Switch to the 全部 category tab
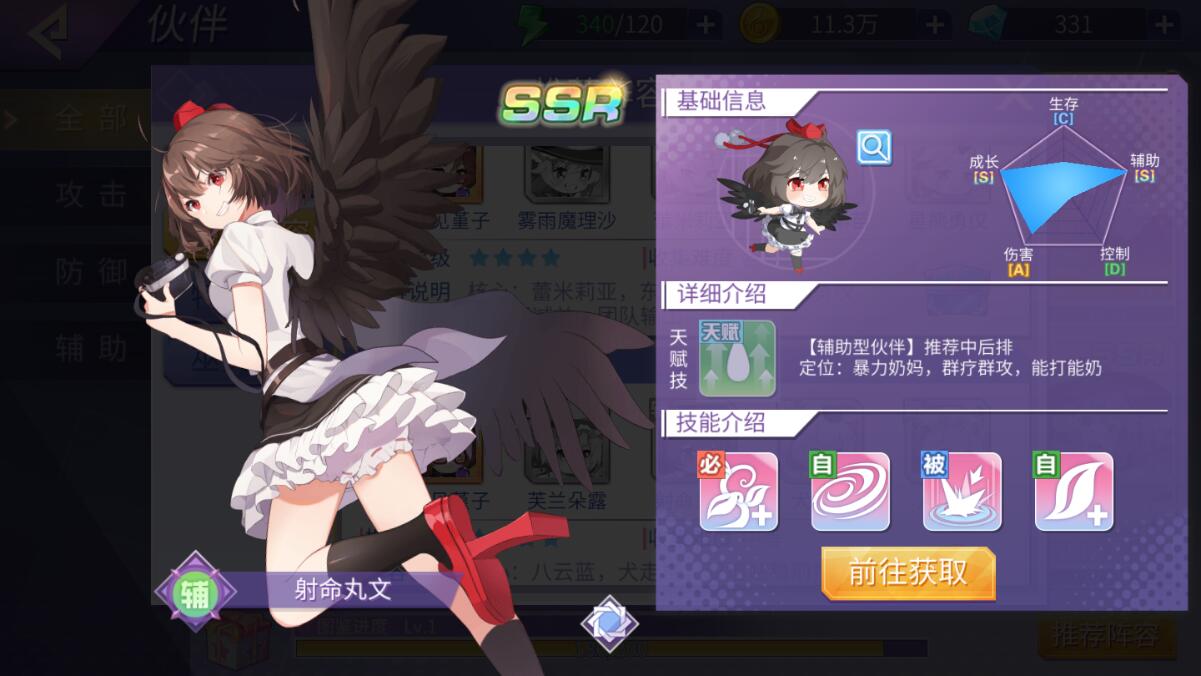Screen dimensions: 1201x676 tap(90, 119)
